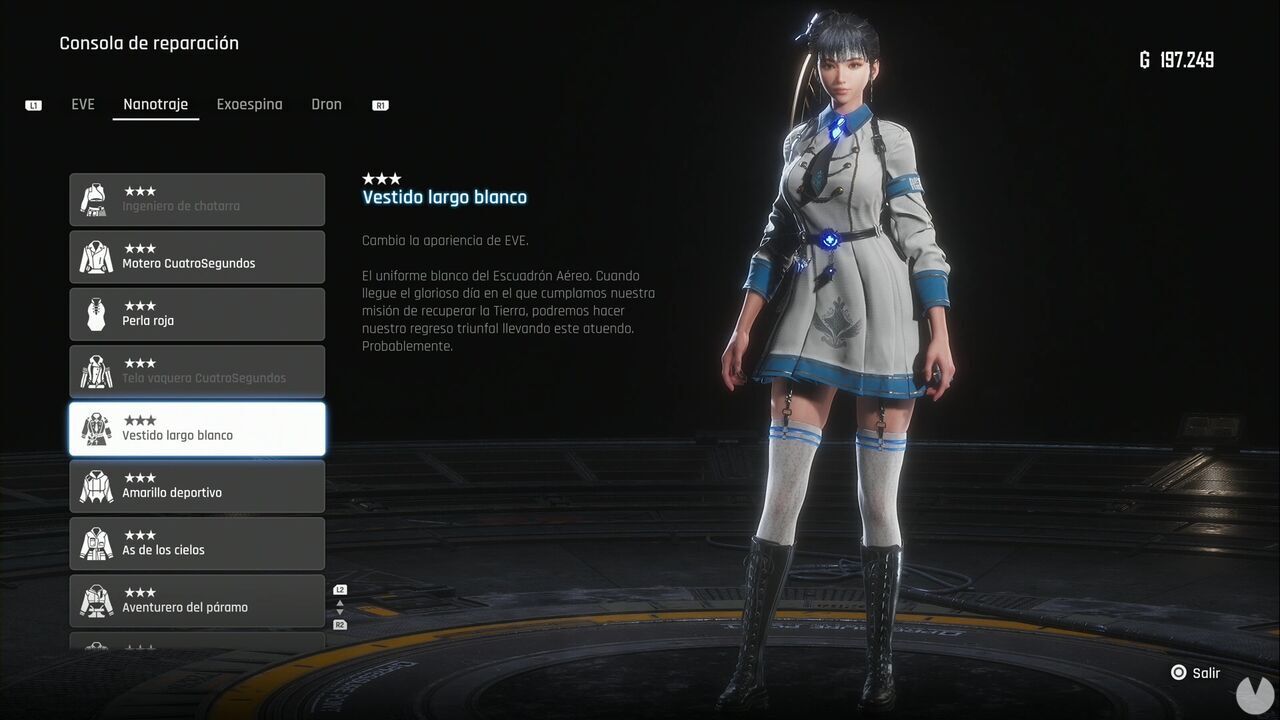Click the Motero CuatroSegundos nanosuit icon
Viewport: 1280px width, 720px height.
pyautogui.click(x=95, y=257)
